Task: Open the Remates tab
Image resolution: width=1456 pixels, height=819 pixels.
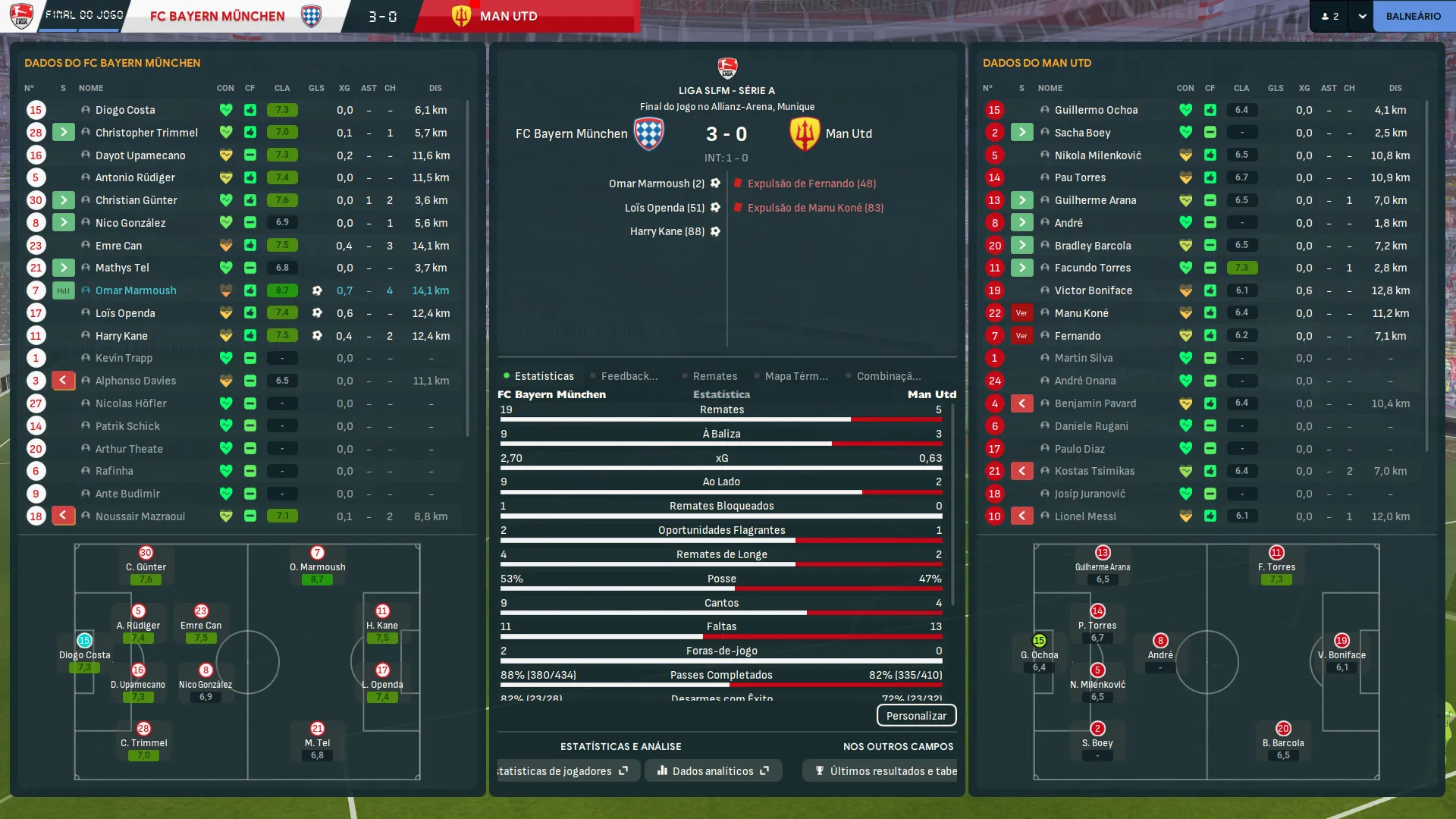Action: (x=714, y=376)
